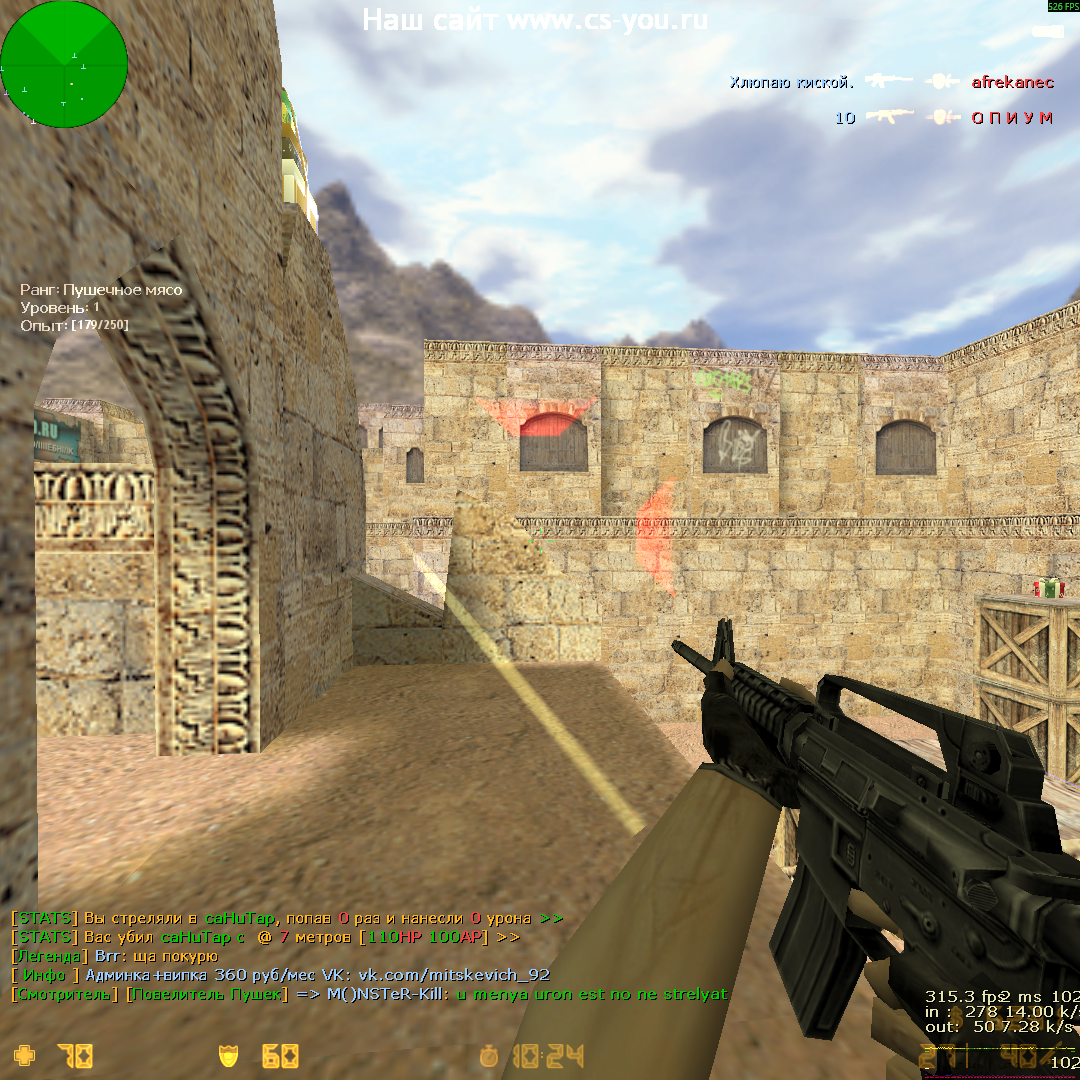Click the round timer clock icon
This screenshot has height=1080, width=1080.
(x=489, y=1056)
